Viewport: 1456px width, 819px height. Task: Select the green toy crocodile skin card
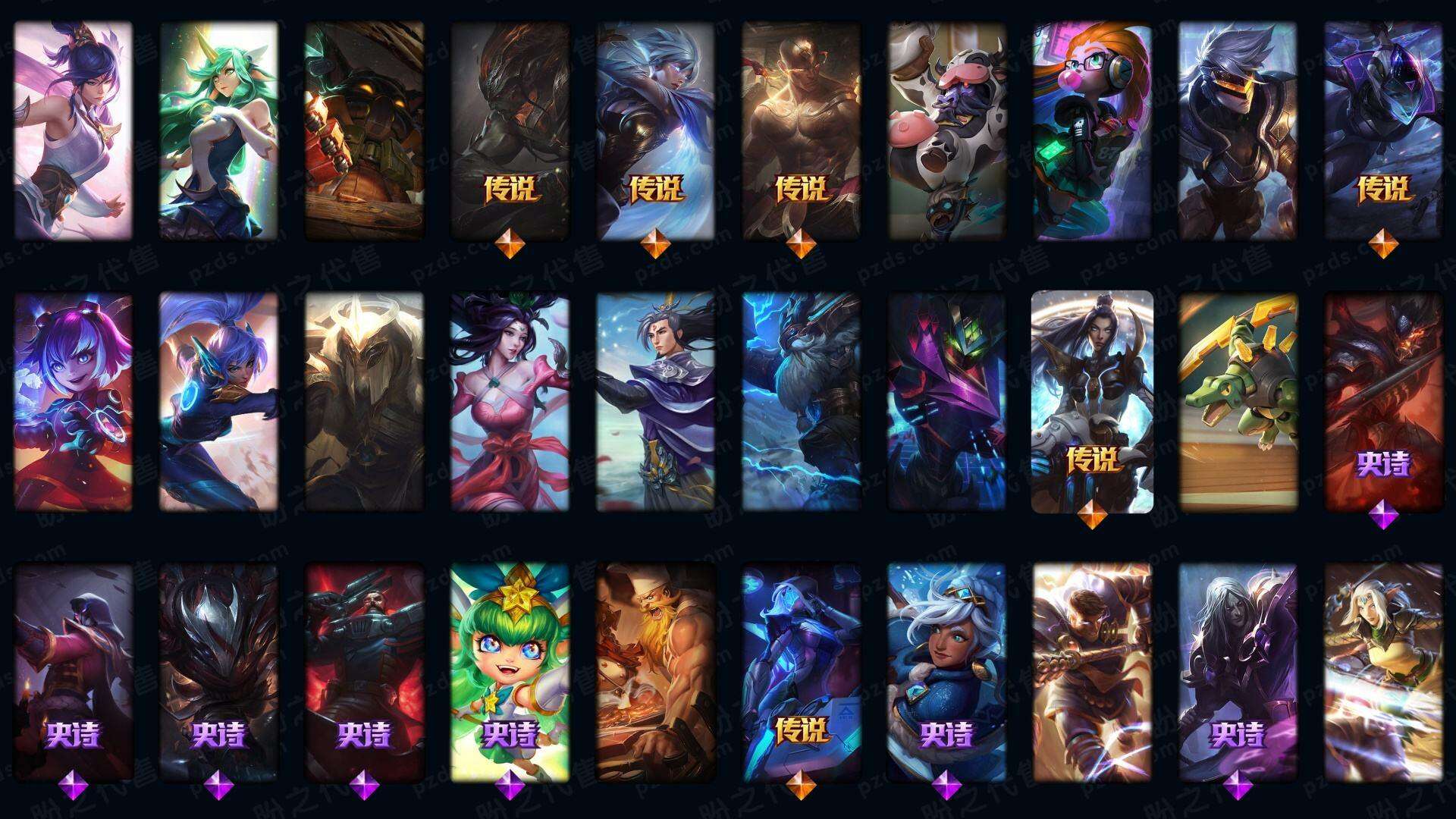tap(1238, 402)
